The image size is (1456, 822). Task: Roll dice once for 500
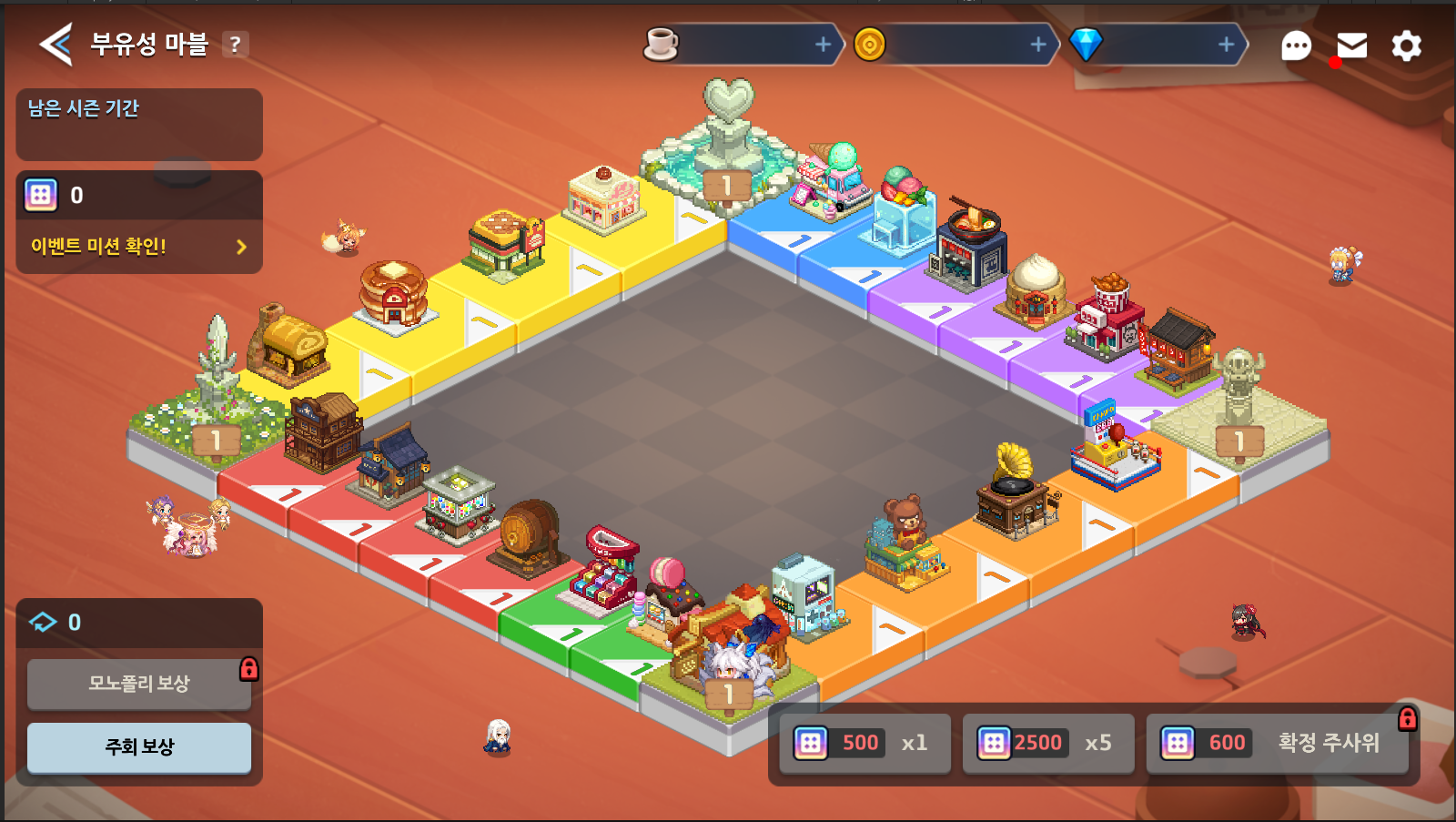(x=864, y=743)
